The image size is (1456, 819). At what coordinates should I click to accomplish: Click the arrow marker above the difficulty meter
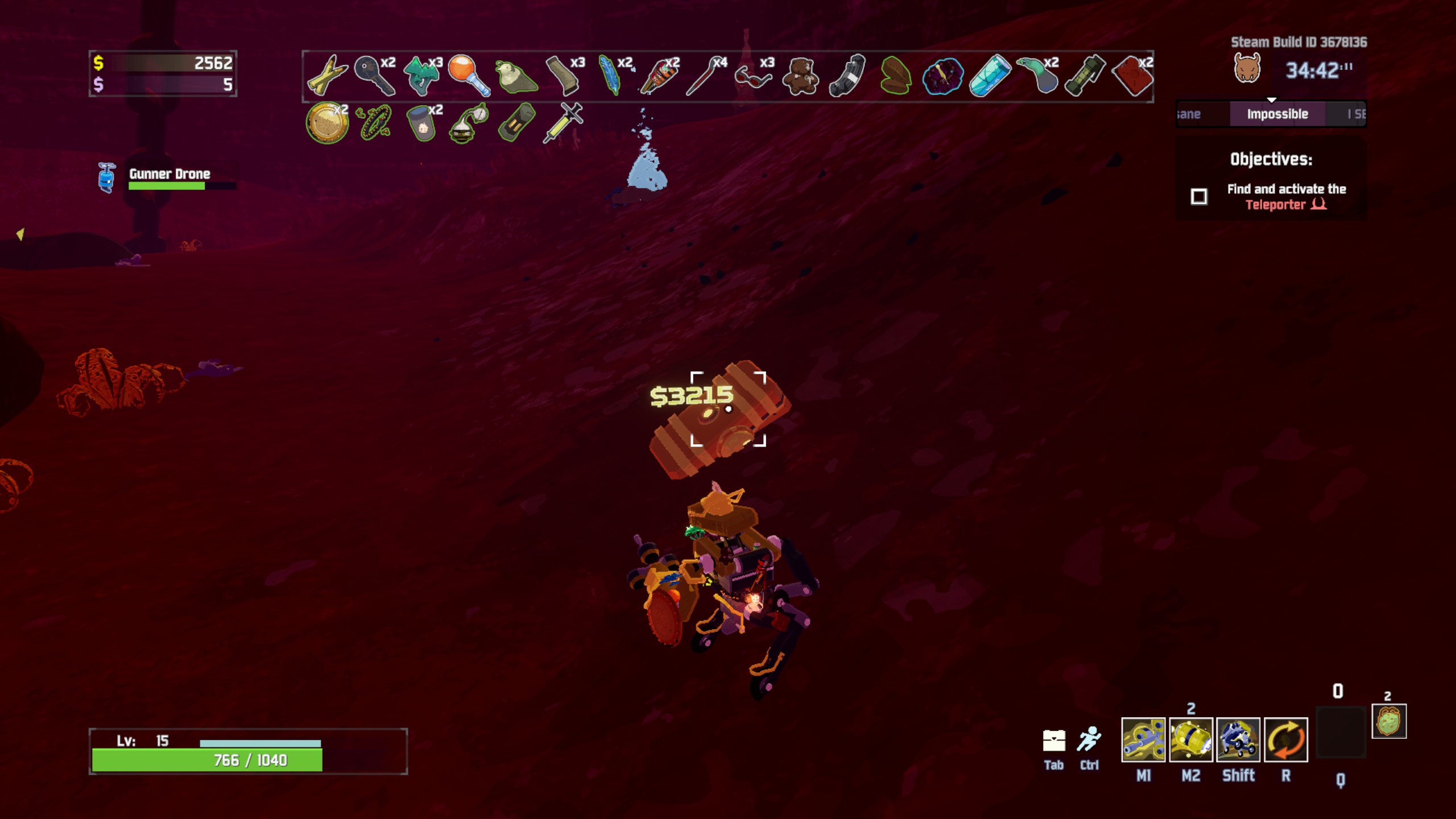tap(1271, 98)
